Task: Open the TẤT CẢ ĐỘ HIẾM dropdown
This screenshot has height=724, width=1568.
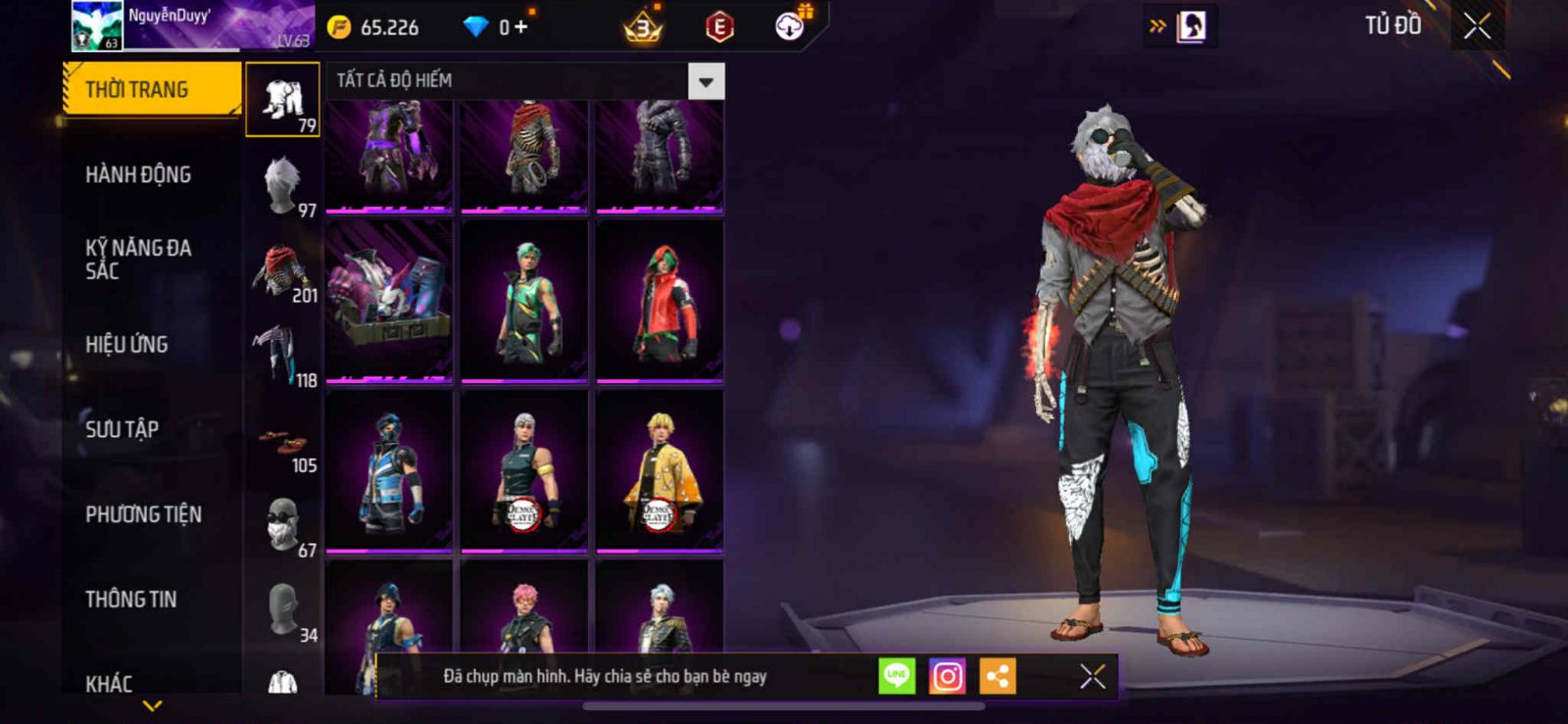Action: click(x=706, y=81)
